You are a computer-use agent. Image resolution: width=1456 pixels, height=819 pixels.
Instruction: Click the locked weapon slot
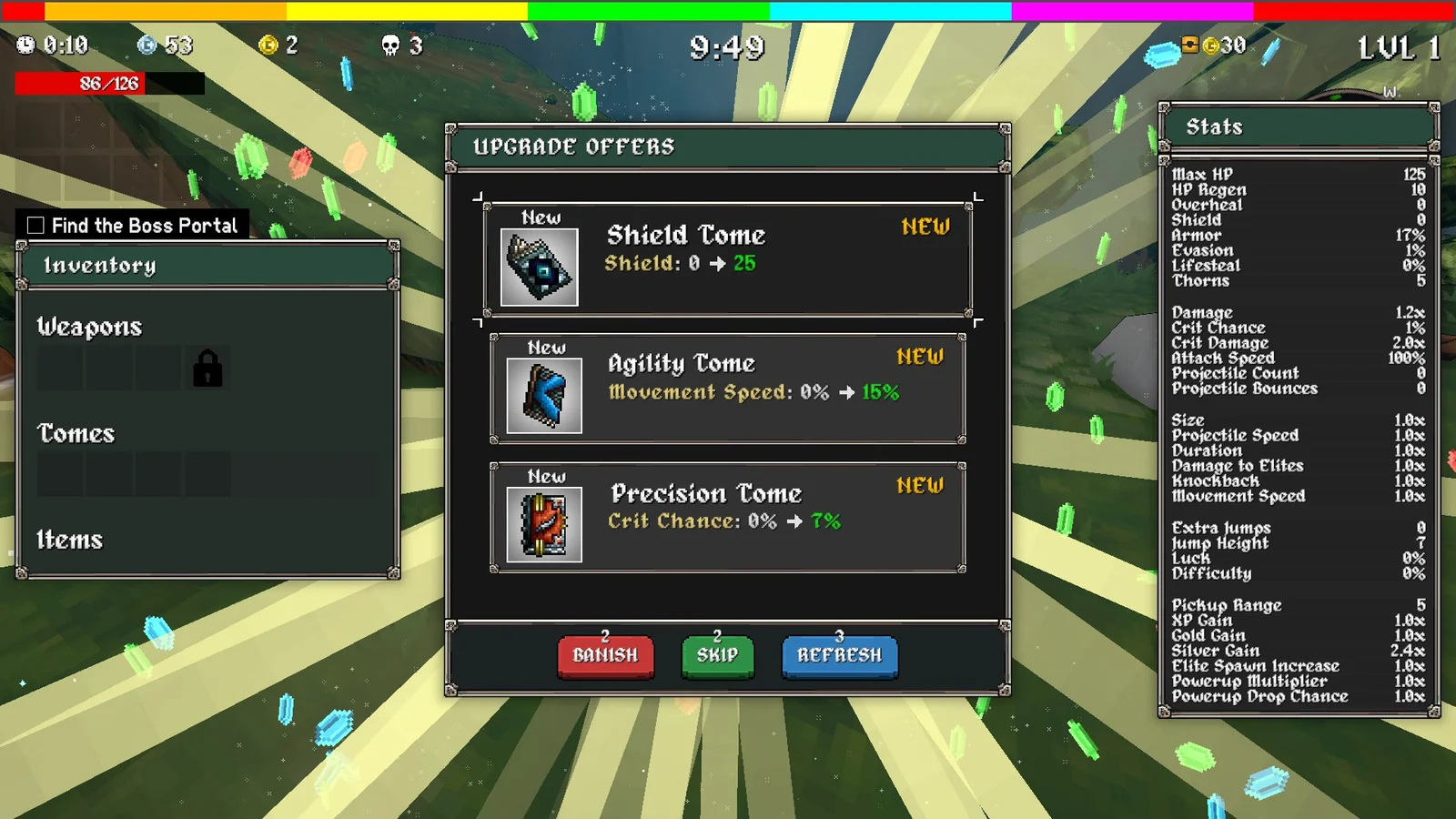pyautogui.click(x=207, y=369)
